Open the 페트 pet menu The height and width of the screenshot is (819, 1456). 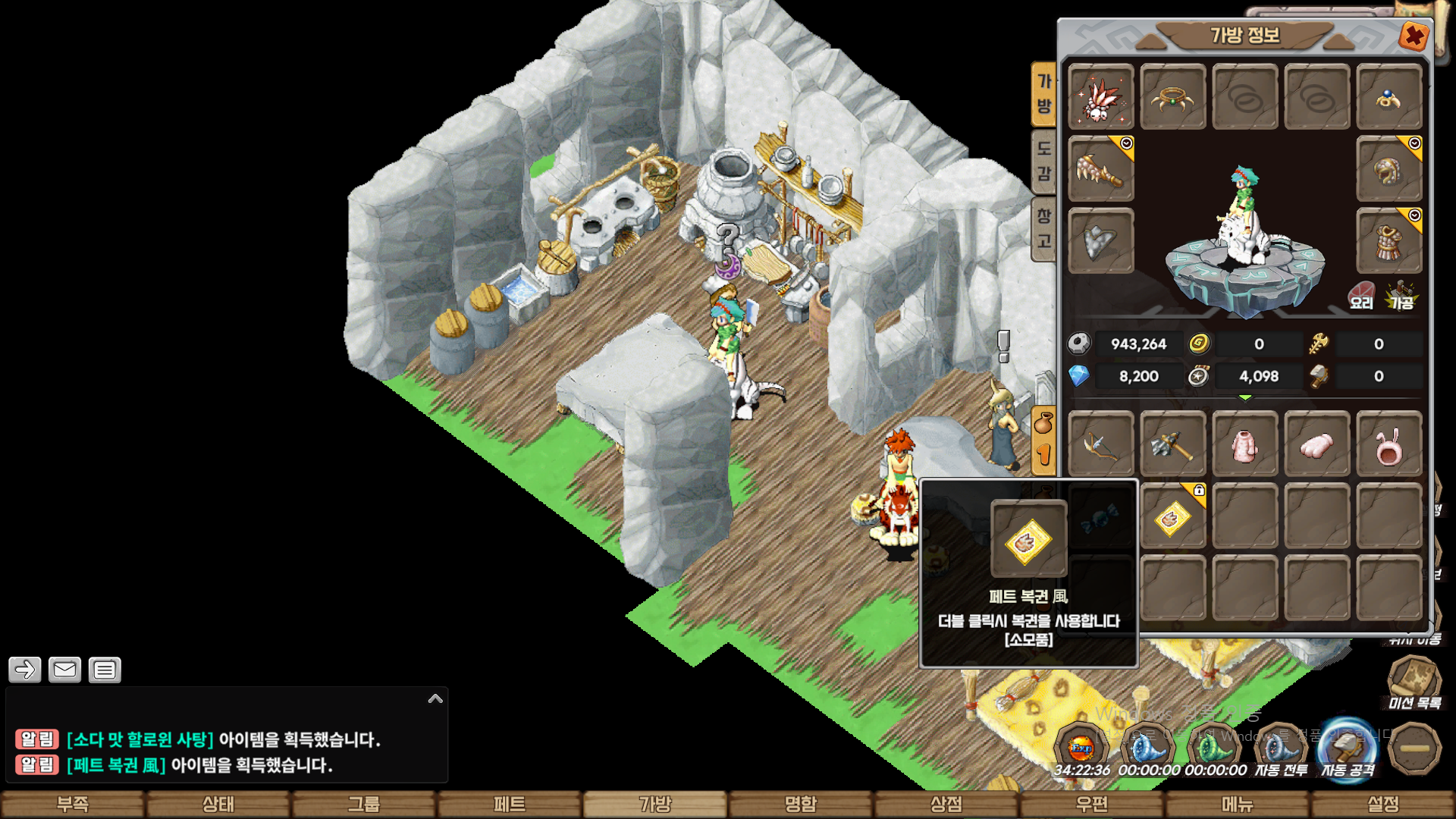tap(510, 804)
